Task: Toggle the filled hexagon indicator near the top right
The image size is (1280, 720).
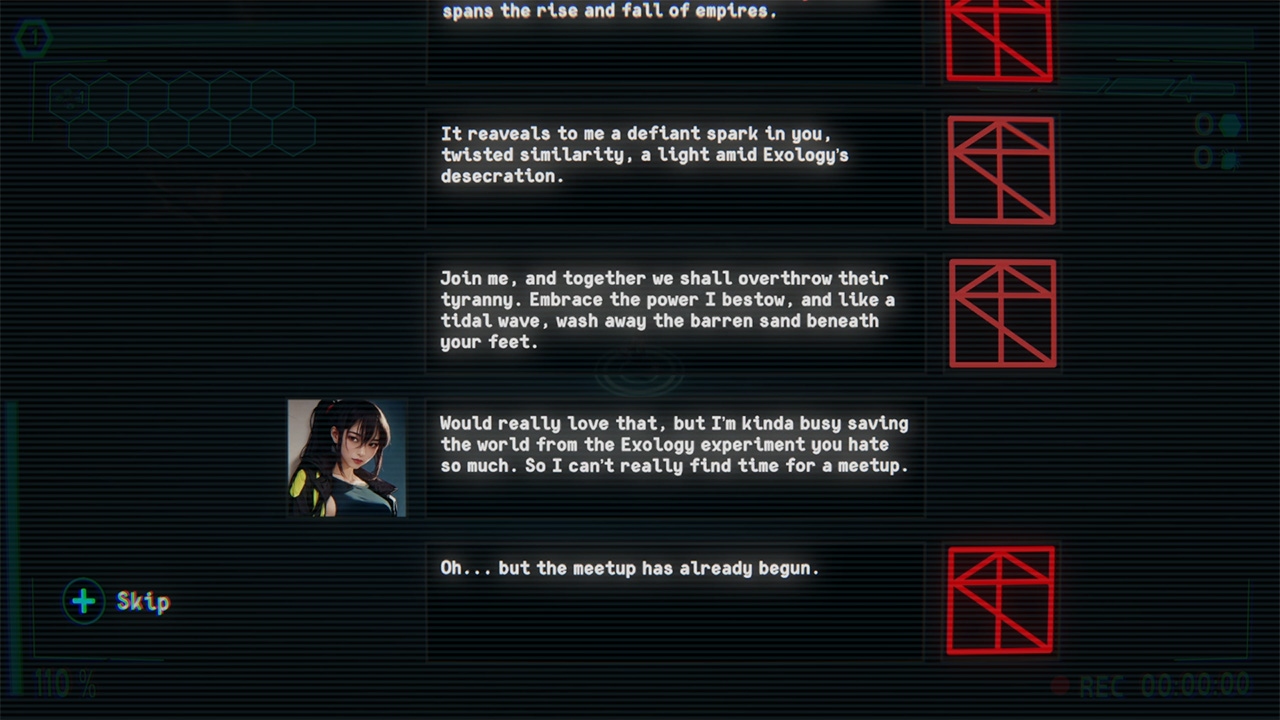Action: click(x=1230, y=125)
